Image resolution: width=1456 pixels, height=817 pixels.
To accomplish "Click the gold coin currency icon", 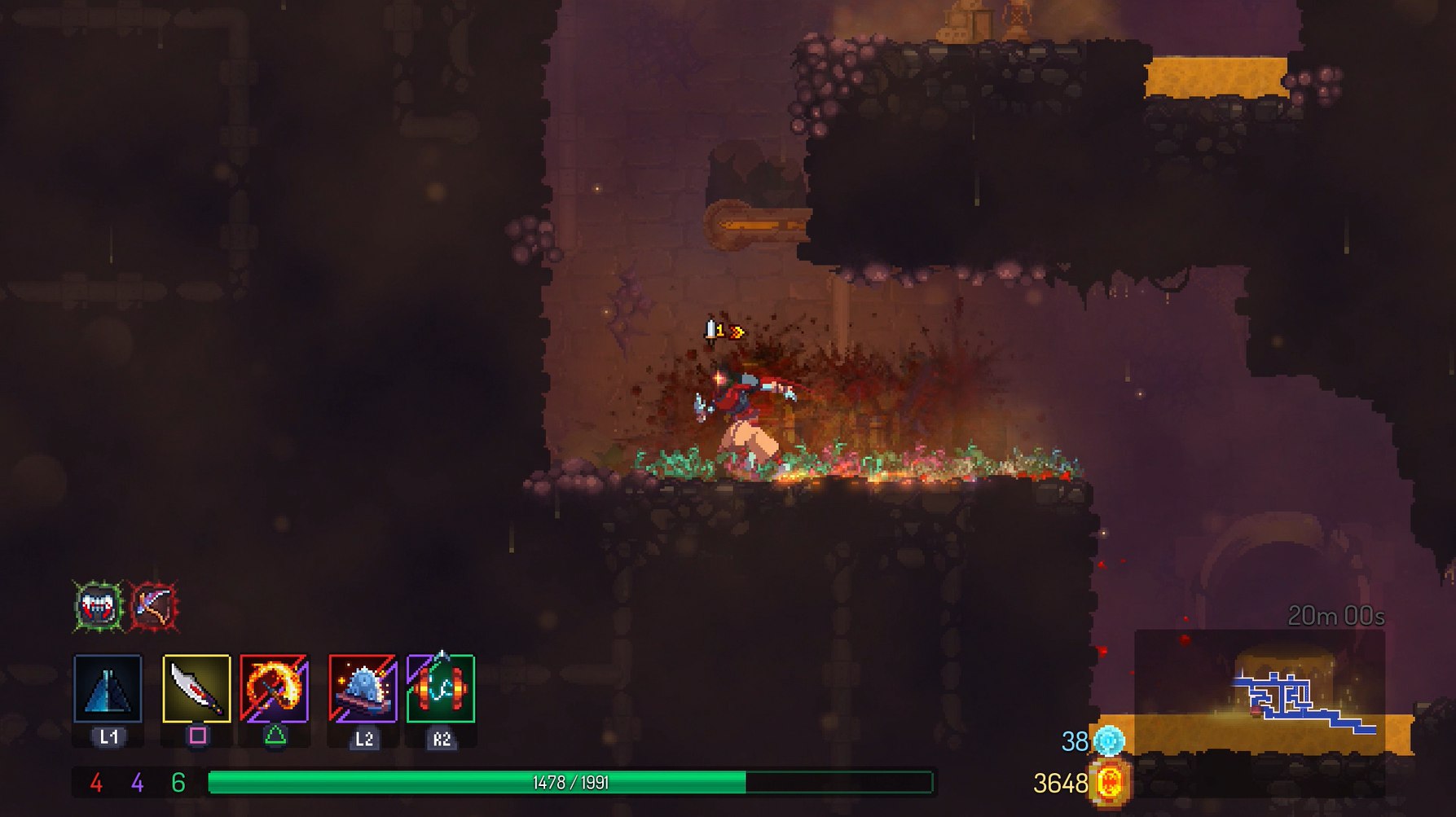I will click(1111, 783).
